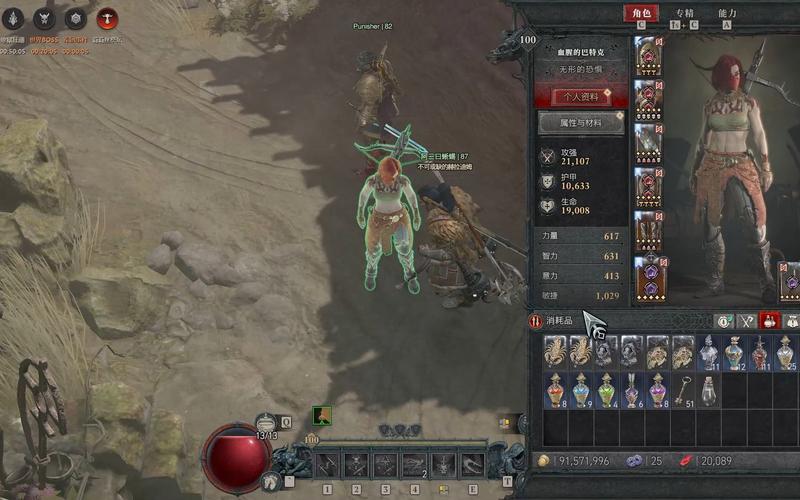This screenshot has height=500, width=800.
Task: Select the green elixir with 4 count
Action: 606,390
